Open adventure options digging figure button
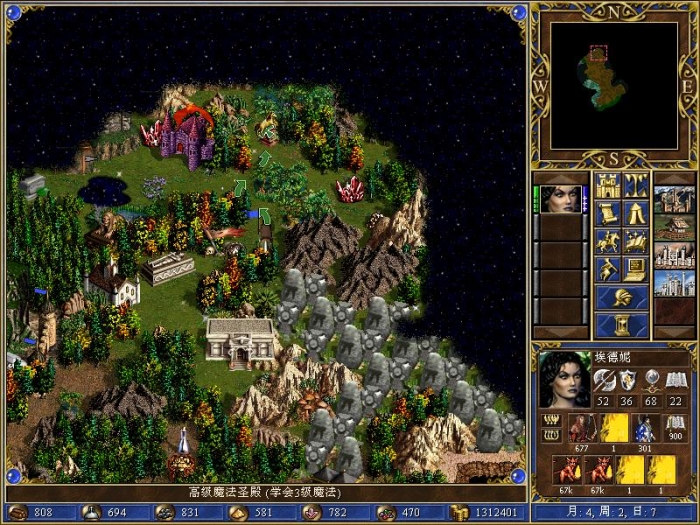Screen dimensions: 700x525 point(607,269)
